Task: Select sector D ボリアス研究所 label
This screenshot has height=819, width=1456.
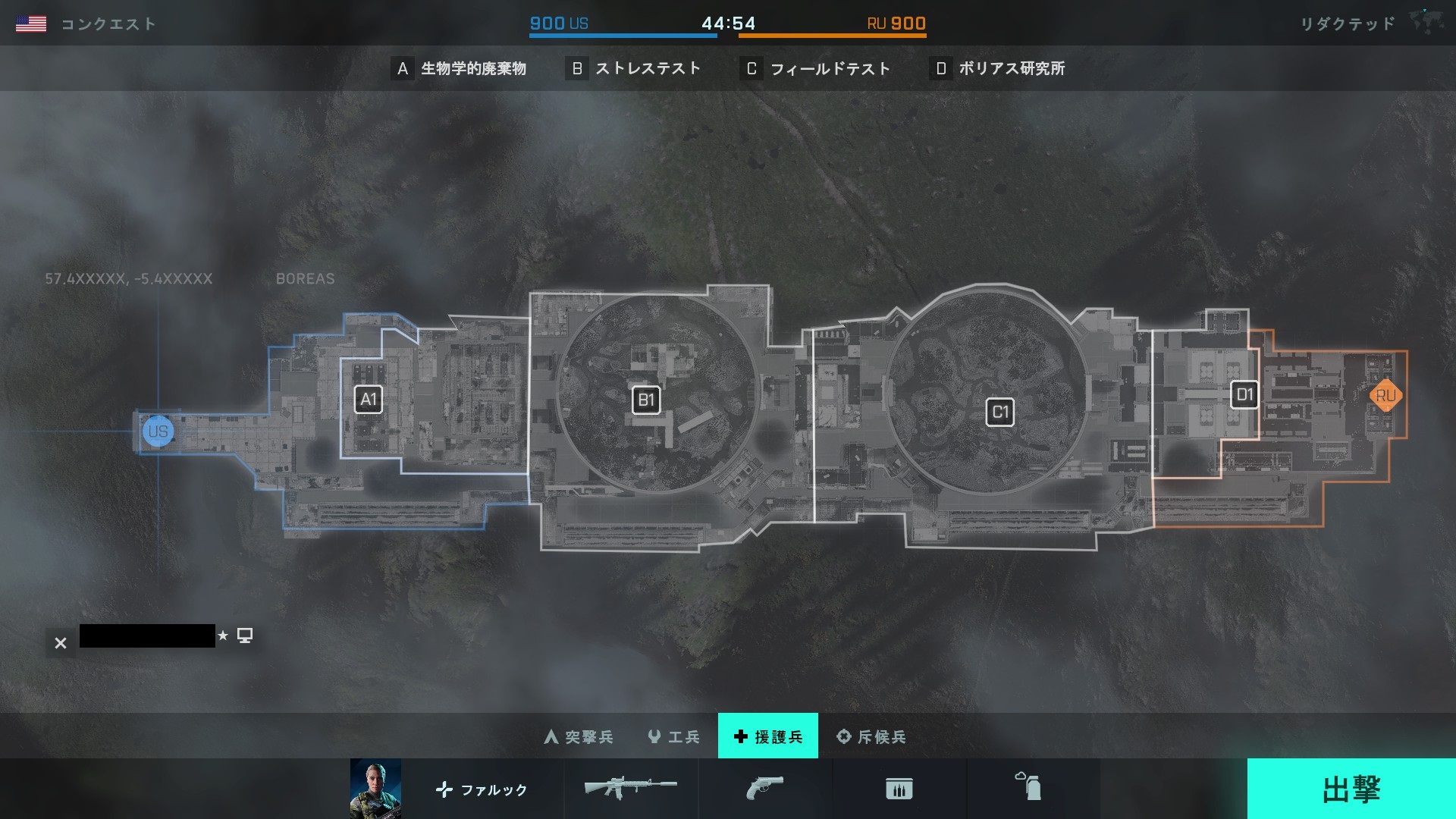Action: (997, 68)
